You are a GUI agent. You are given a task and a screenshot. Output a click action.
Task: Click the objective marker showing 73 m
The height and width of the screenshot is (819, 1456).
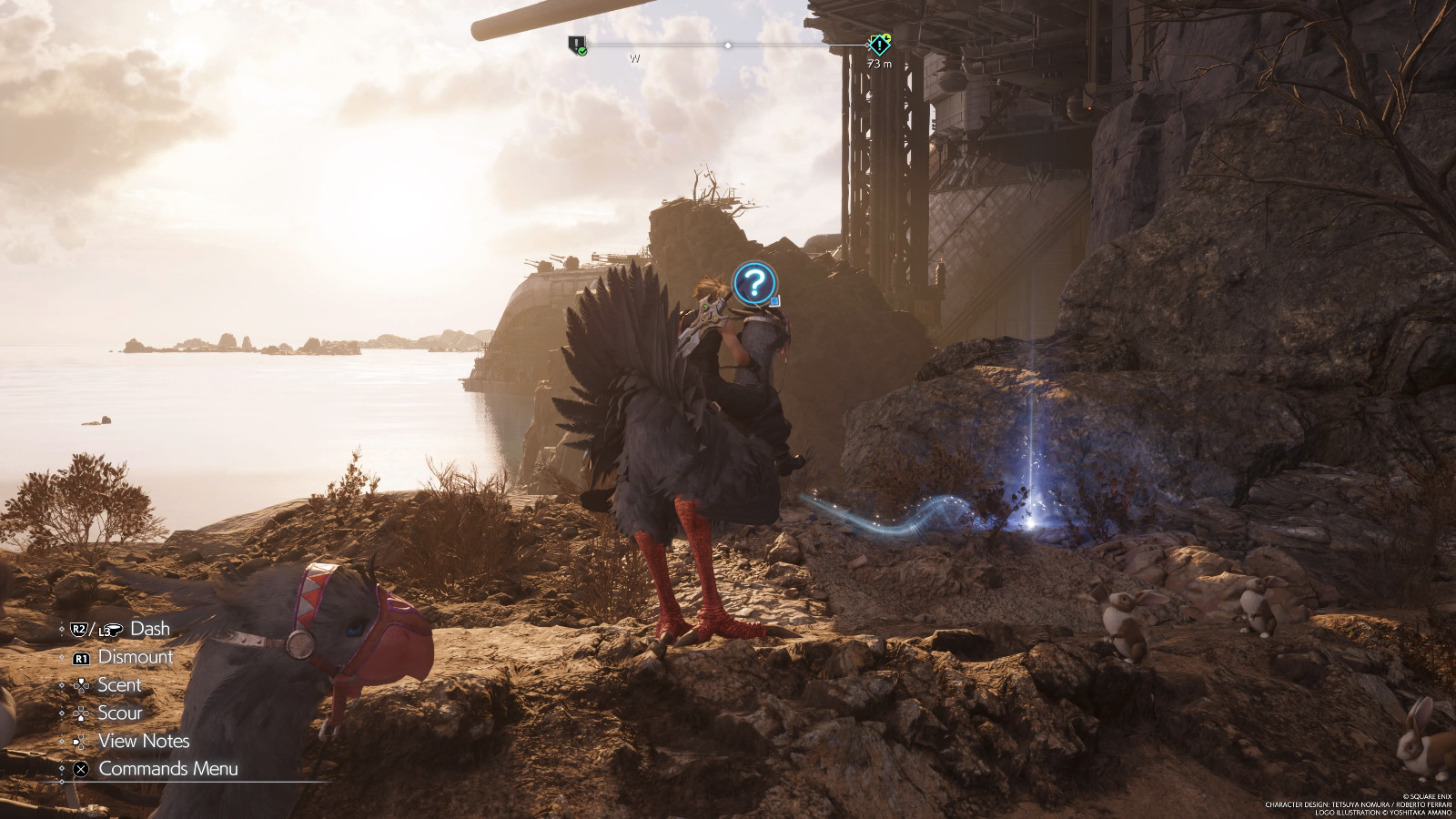(879, 44)
